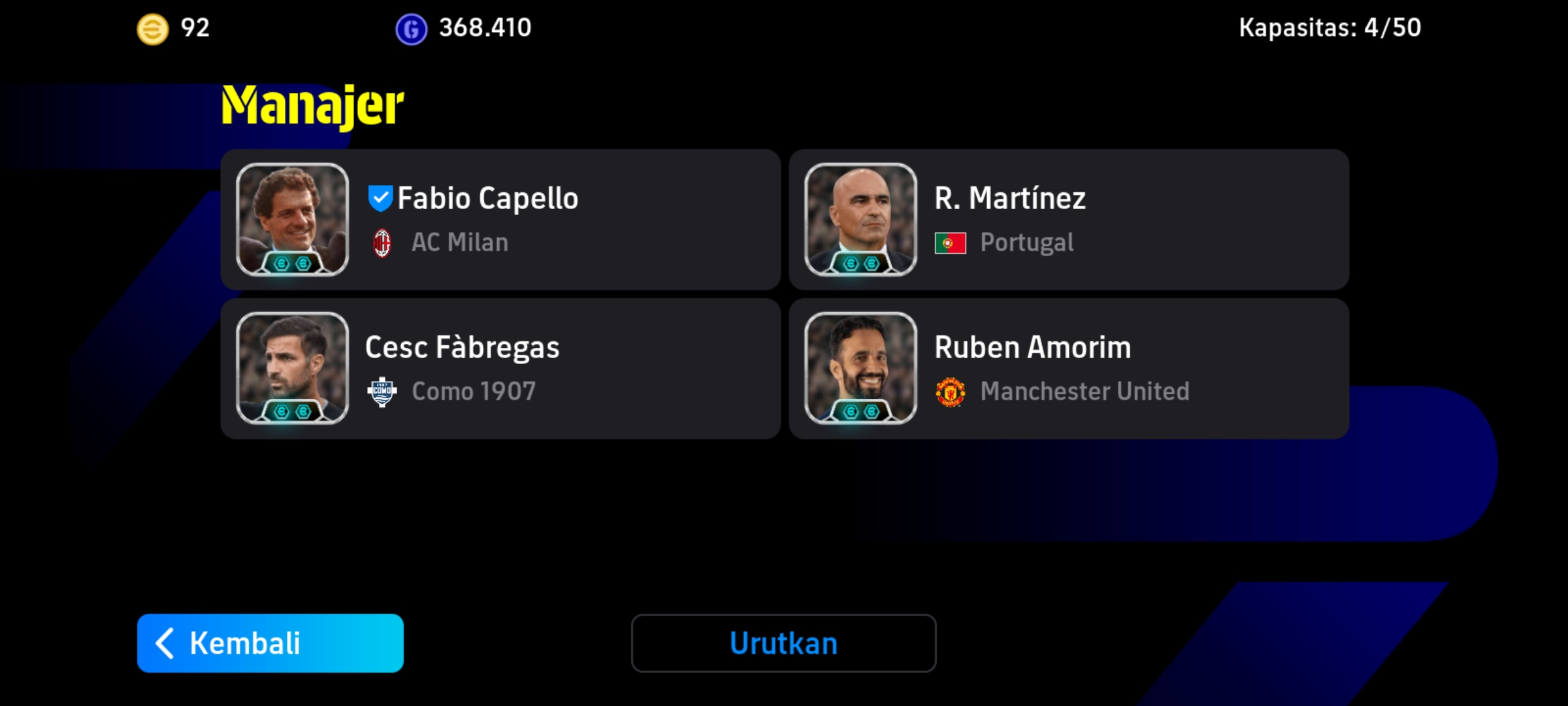Open the Cesc Fàbregas manager card
The image size is (1568, 706).
[500, 369]
